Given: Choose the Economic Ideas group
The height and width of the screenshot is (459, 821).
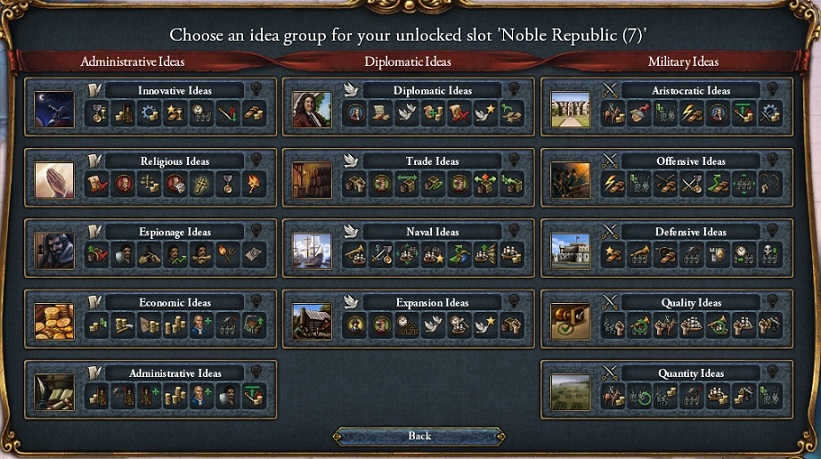Looking at the screenshot, I should pyautogui.click(x=175, y=303).
